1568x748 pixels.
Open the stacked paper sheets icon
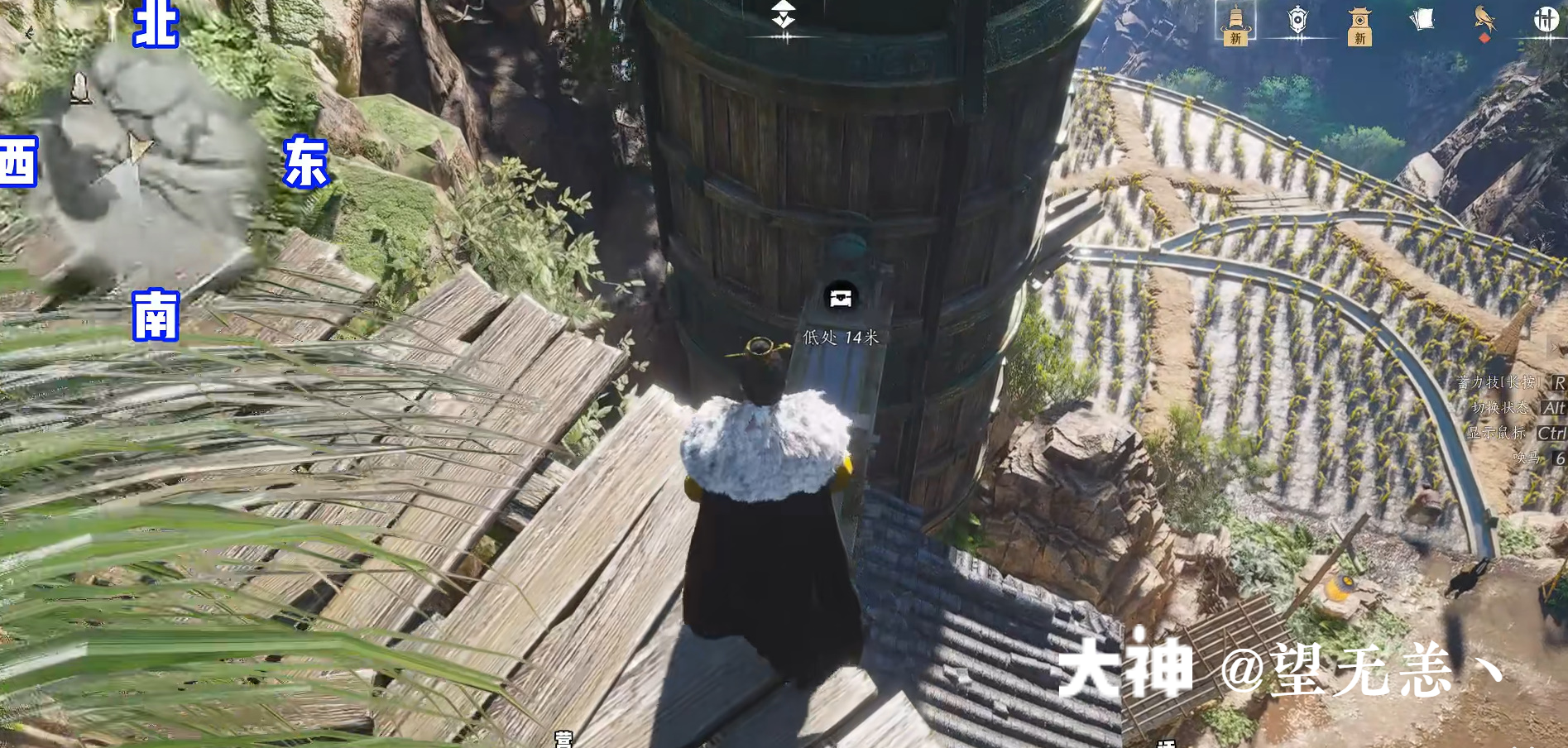click(1422, 19)
